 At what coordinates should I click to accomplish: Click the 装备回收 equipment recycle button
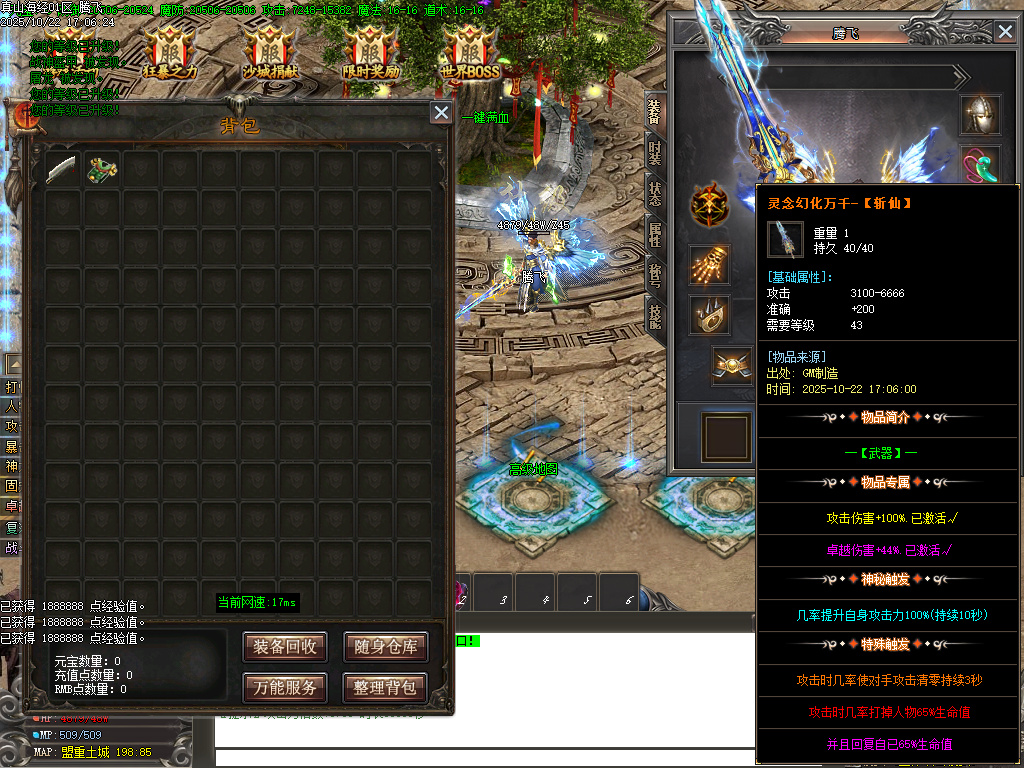click(285, 647)
